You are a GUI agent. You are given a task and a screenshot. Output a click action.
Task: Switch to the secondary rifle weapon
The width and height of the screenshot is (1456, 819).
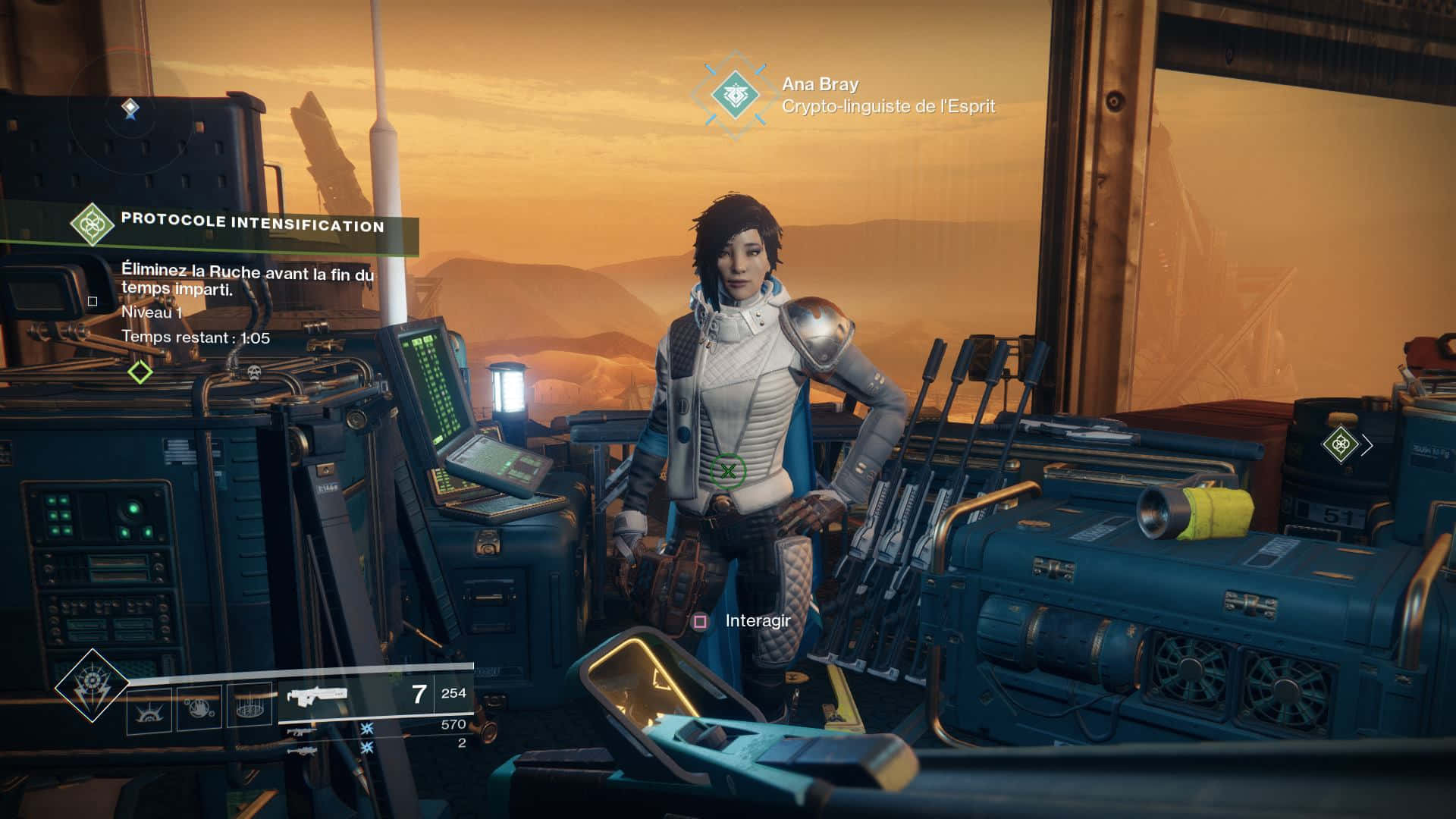301,731
